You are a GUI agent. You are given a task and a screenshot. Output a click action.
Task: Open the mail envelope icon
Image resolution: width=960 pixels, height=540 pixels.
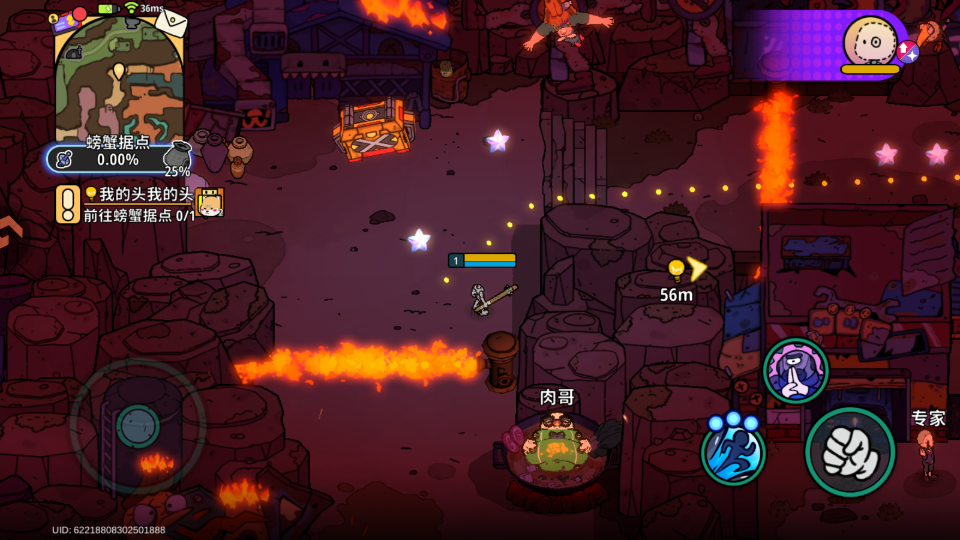click(x=170, y=22)
